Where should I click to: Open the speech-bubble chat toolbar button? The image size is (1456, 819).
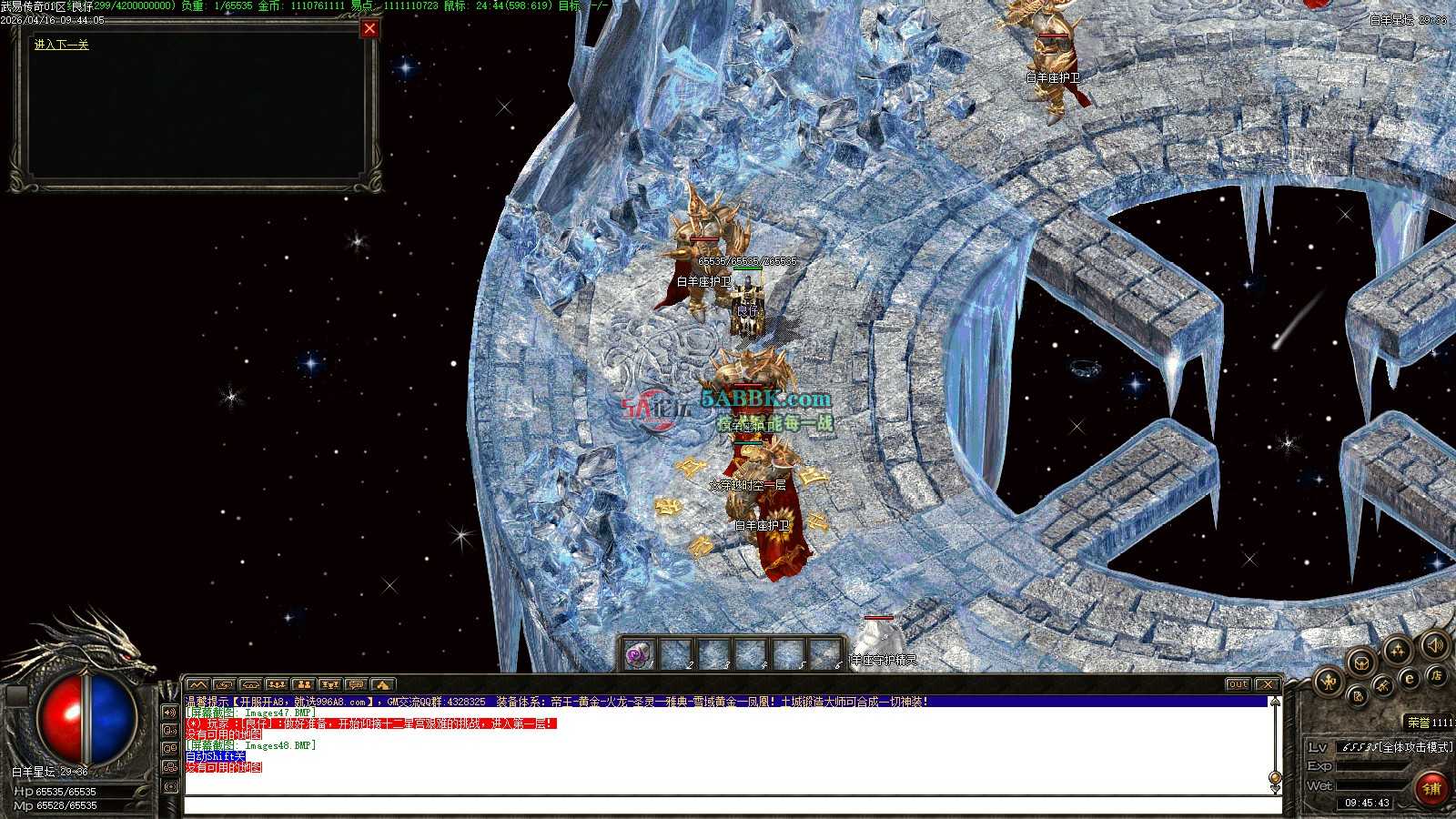click(356, 684)
